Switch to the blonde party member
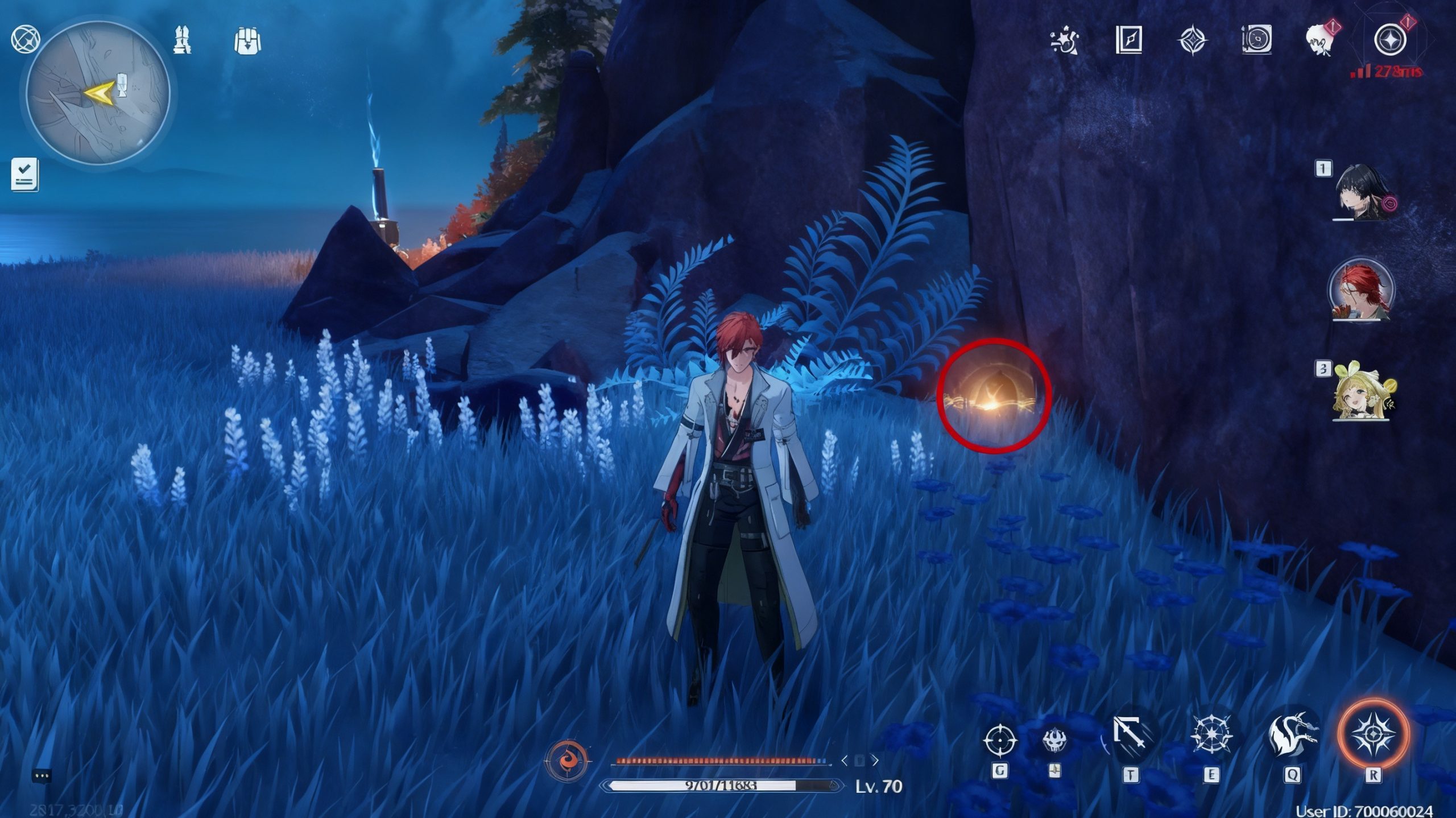This screenshot has height=818, width=1456. (x=1362, y=391)
